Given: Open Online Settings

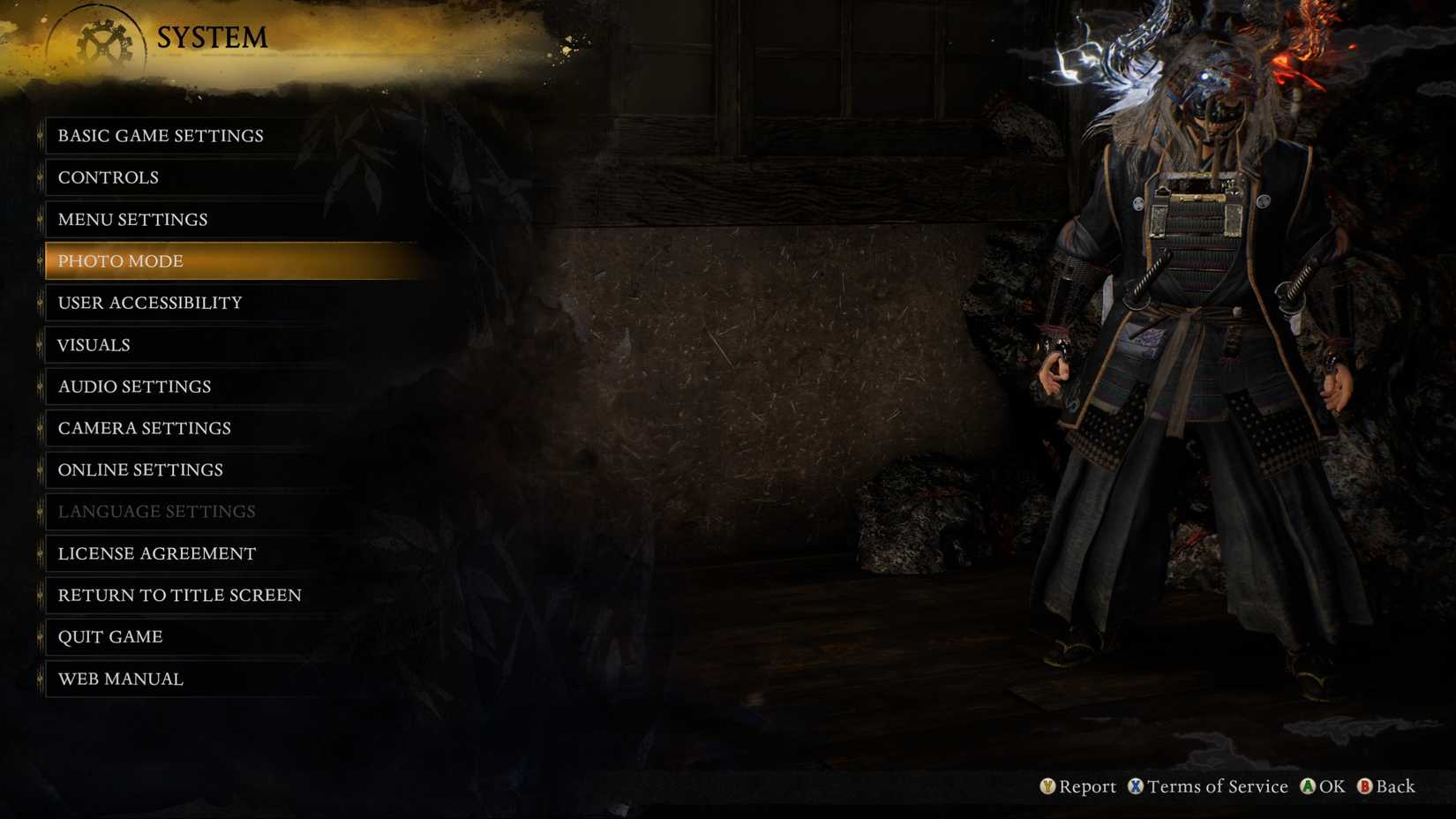Looking at the screenshot, I should click(139, 470).
